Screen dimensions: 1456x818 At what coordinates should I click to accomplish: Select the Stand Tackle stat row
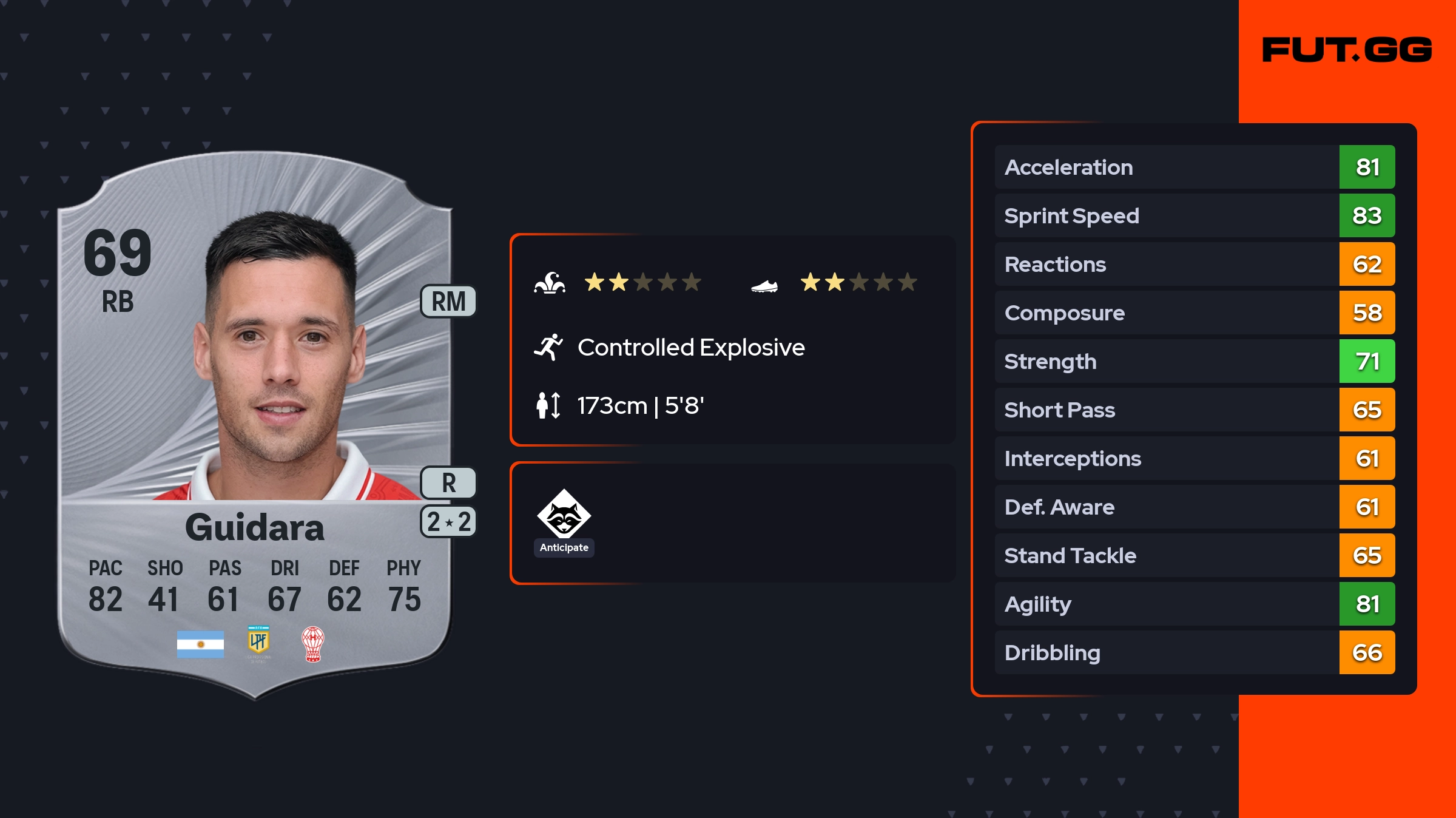click(x=1195, y=555)
